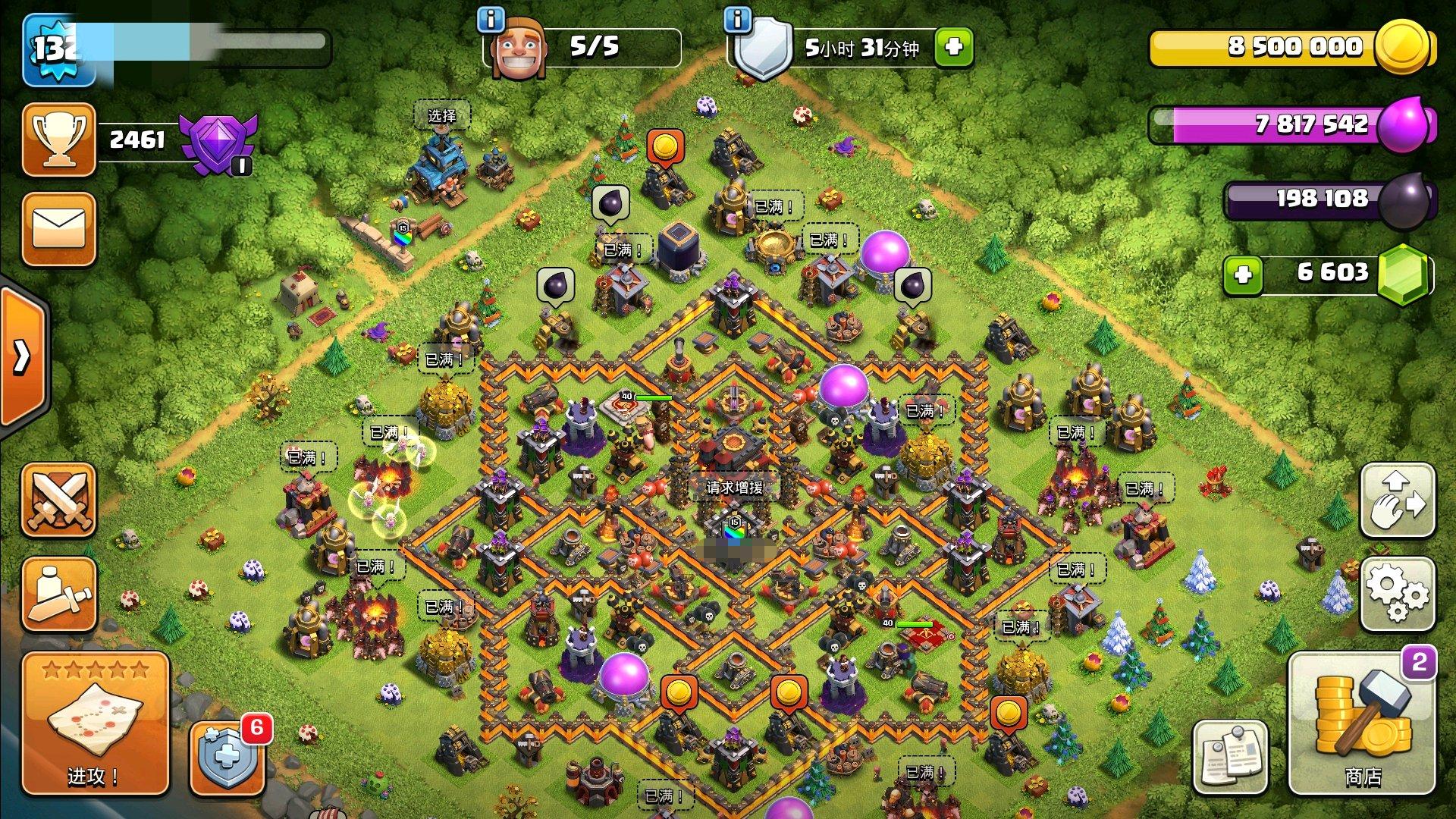Show shield info via info icon
Image resolution: width=1456 pixels, height=819 pixels.
point(737,20)
